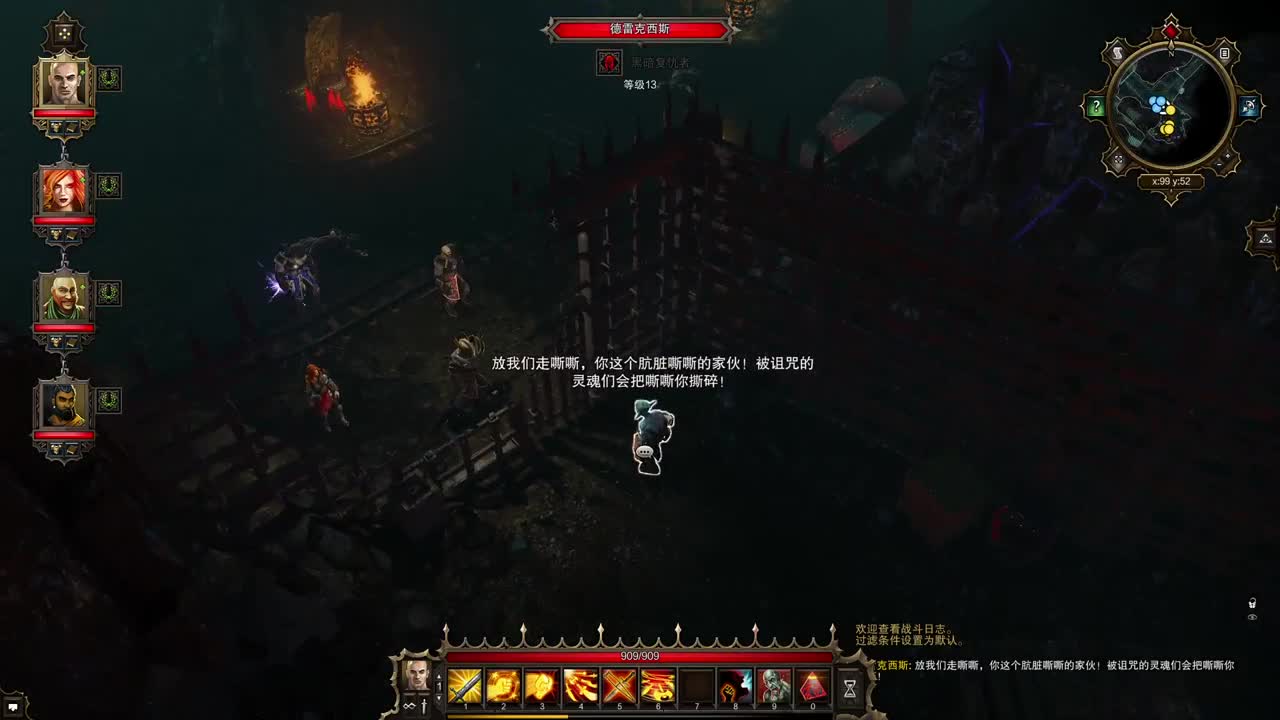Click the down arrow to switch hotbar pages

(x=438, y=697)
